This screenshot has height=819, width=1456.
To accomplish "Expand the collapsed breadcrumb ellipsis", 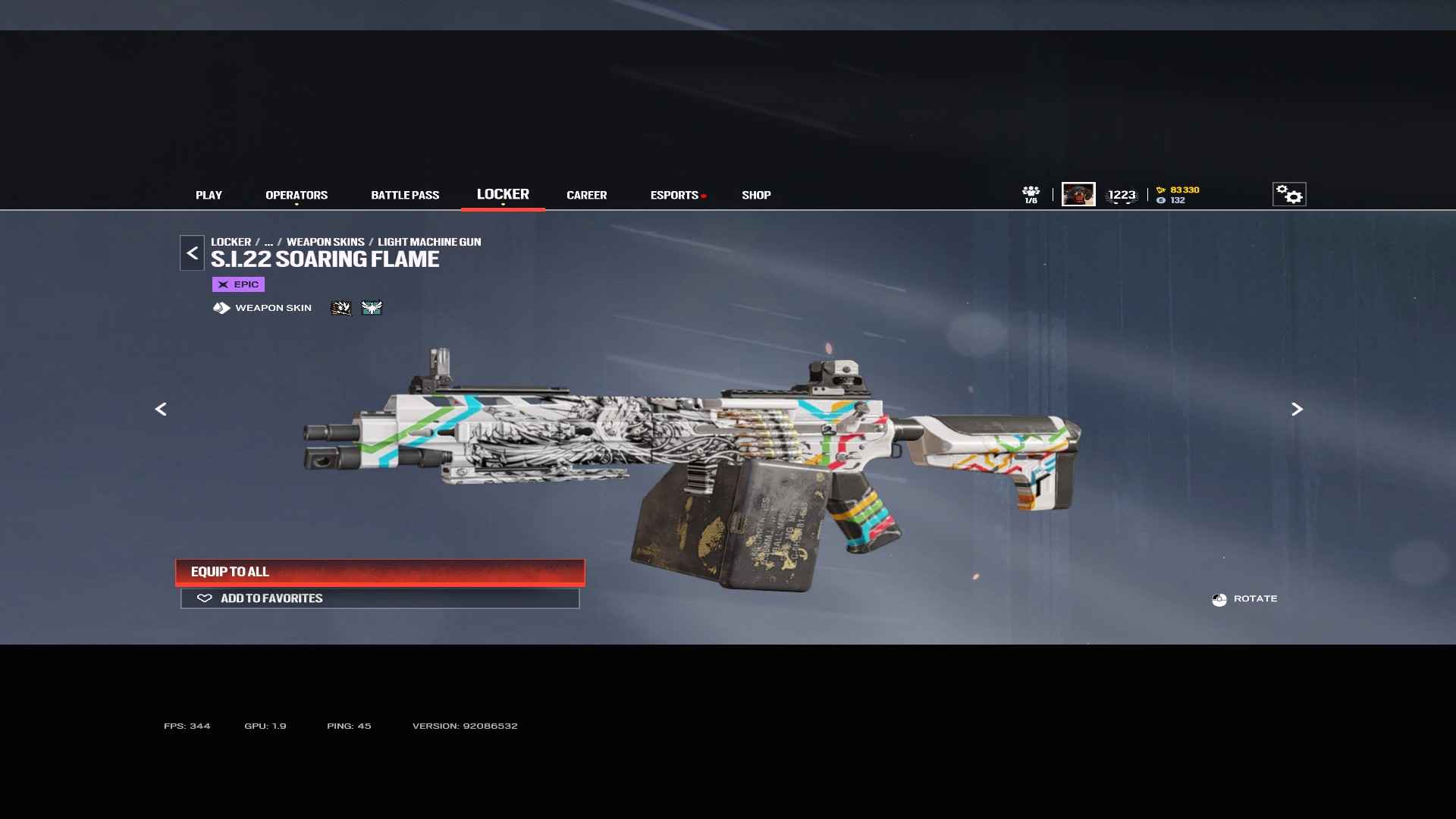I will click(x=268, y=242).
